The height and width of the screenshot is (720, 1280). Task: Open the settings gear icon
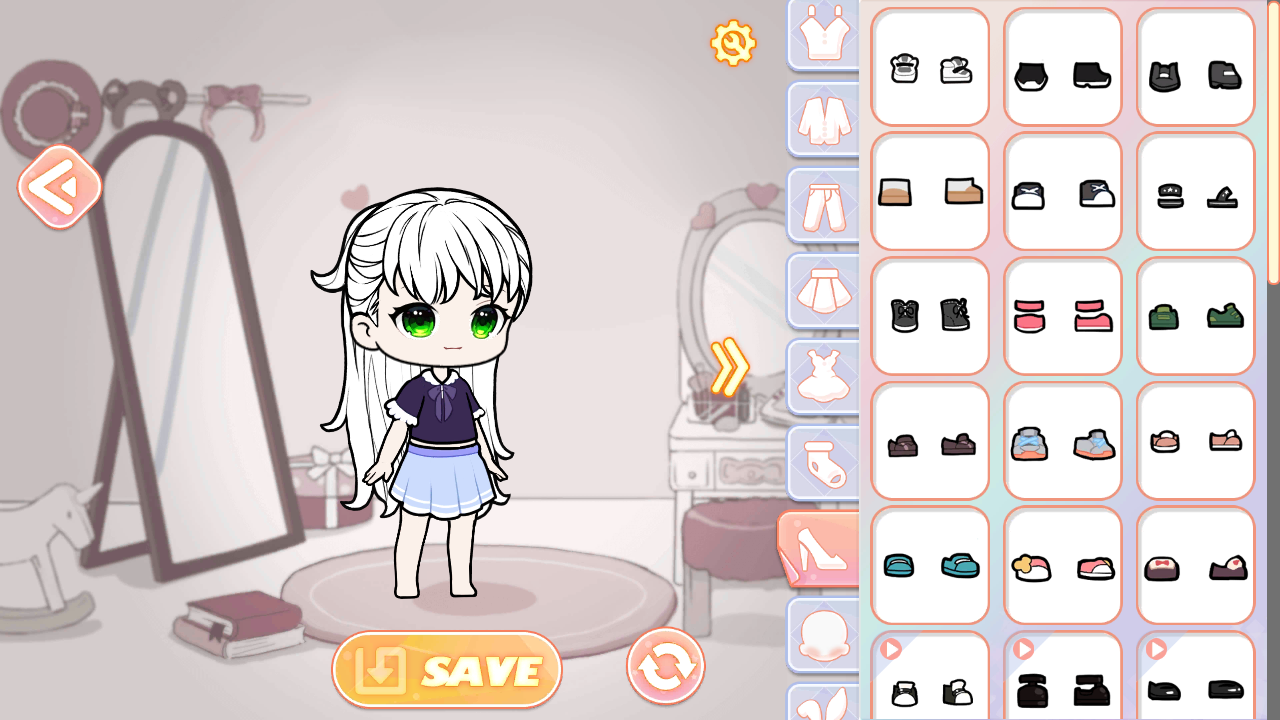pyautogui.click(x=733, y=42)
